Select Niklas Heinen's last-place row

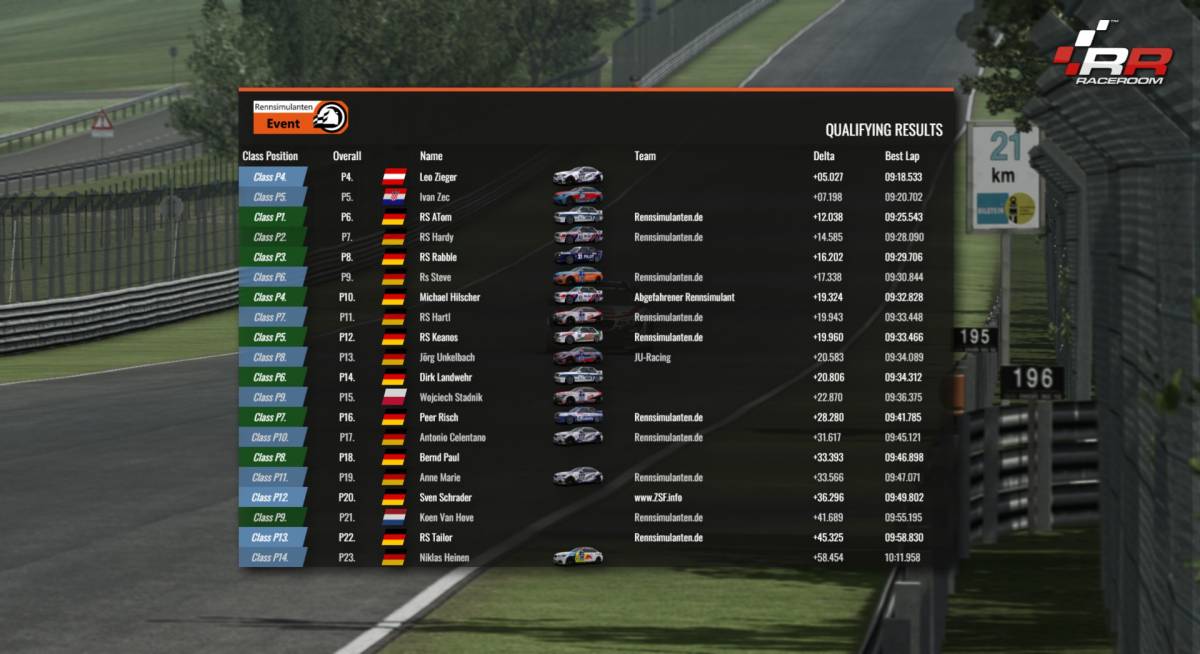coord(444,557)
